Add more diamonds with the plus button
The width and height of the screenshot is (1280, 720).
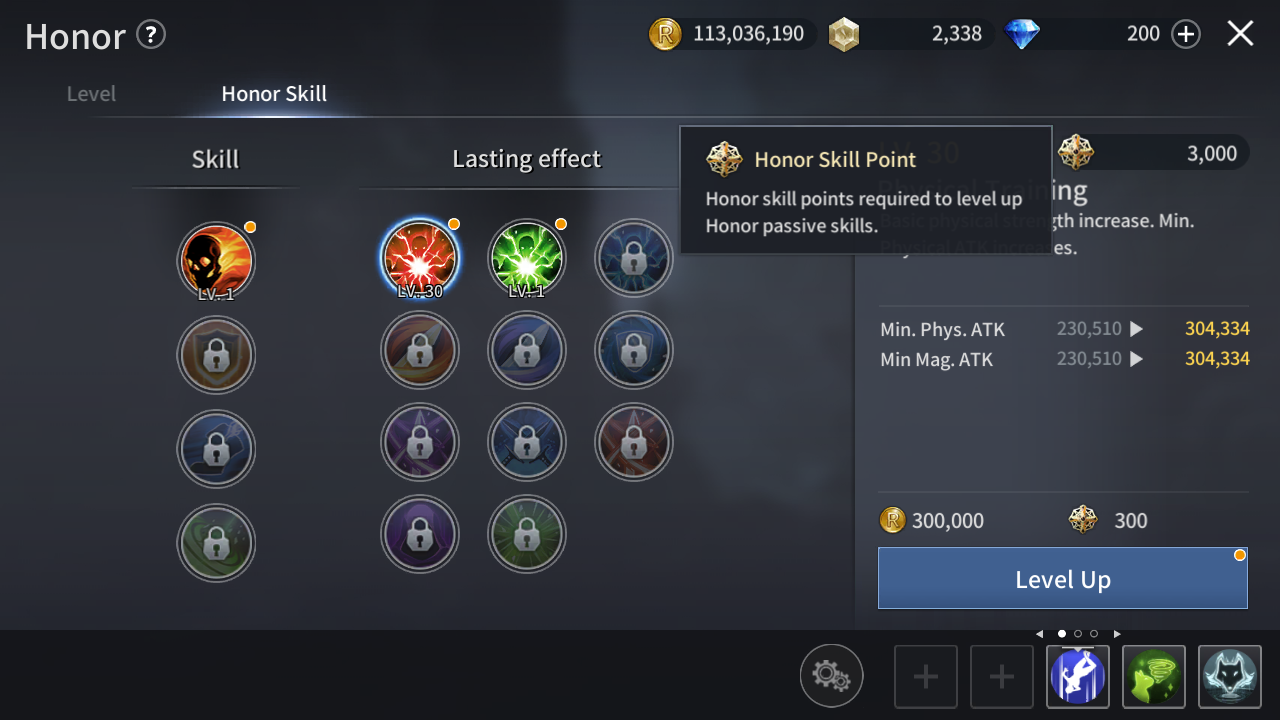(x=1185, y=34)
